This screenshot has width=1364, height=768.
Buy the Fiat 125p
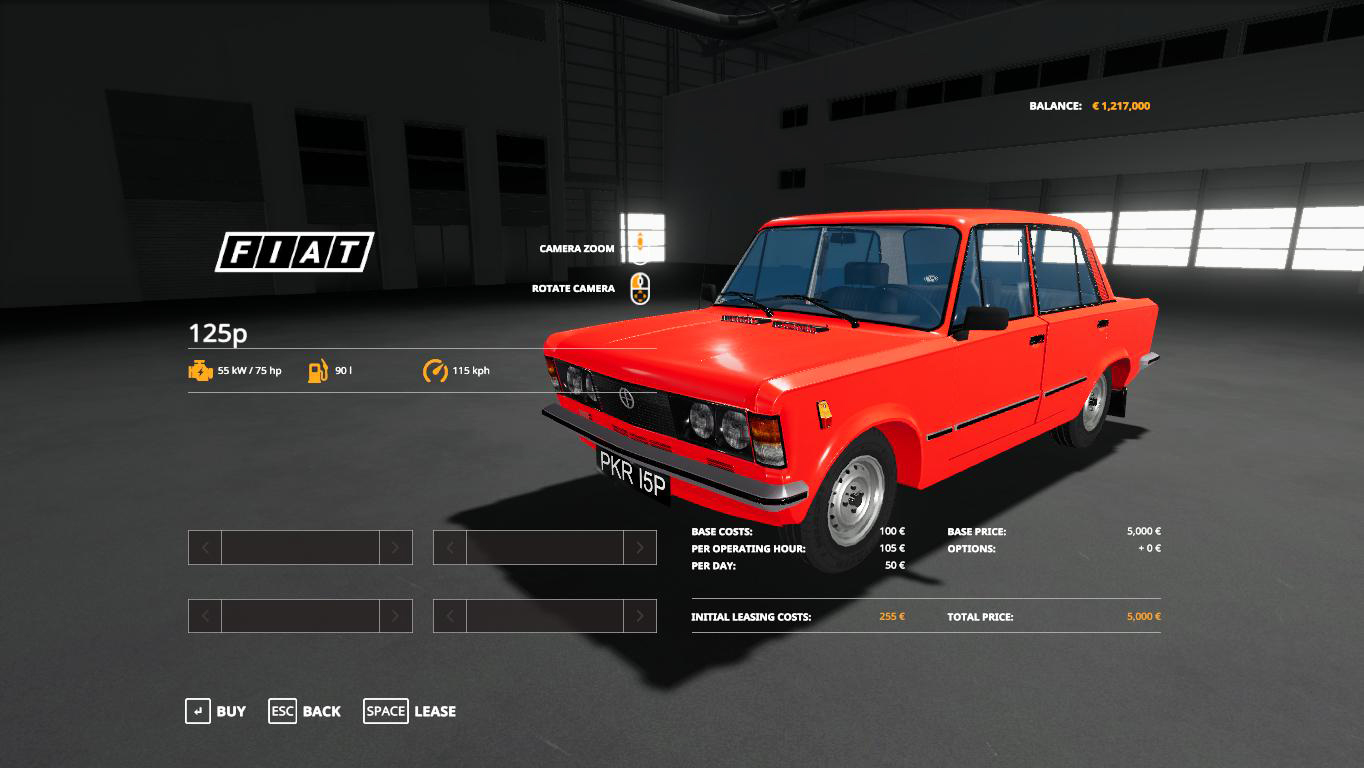click(x=216, y=711)
